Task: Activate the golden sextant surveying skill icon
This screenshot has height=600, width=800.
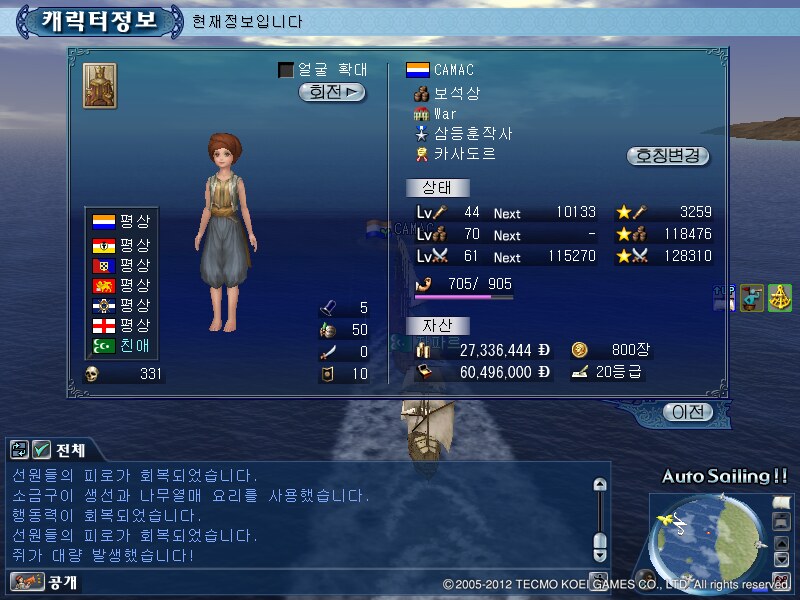Action: (780, 297)
